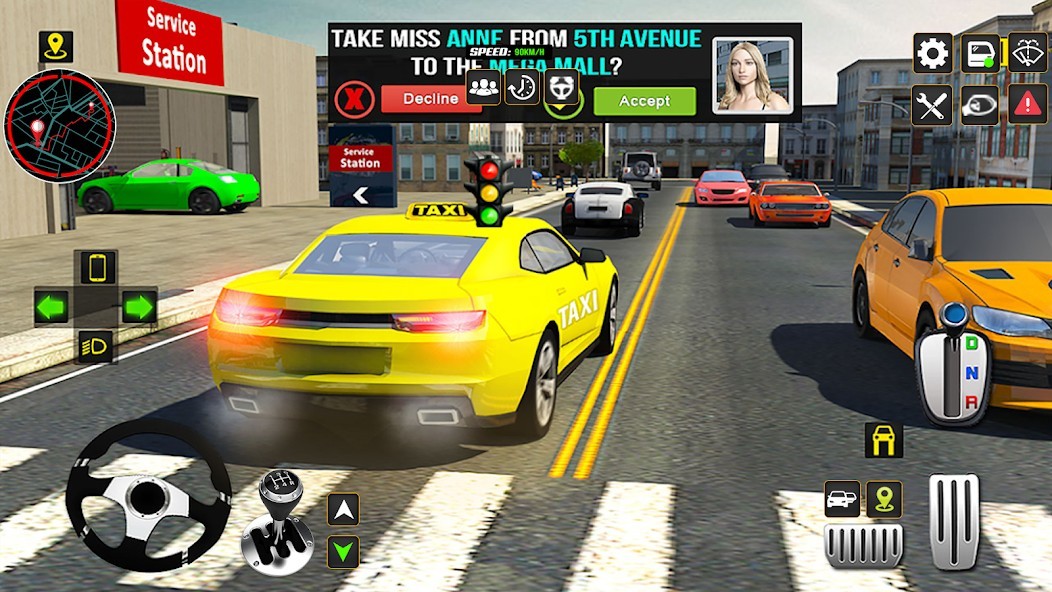Select the side mirror view icon
Viewport: 1052px width, 592px height.
[980, 105]
